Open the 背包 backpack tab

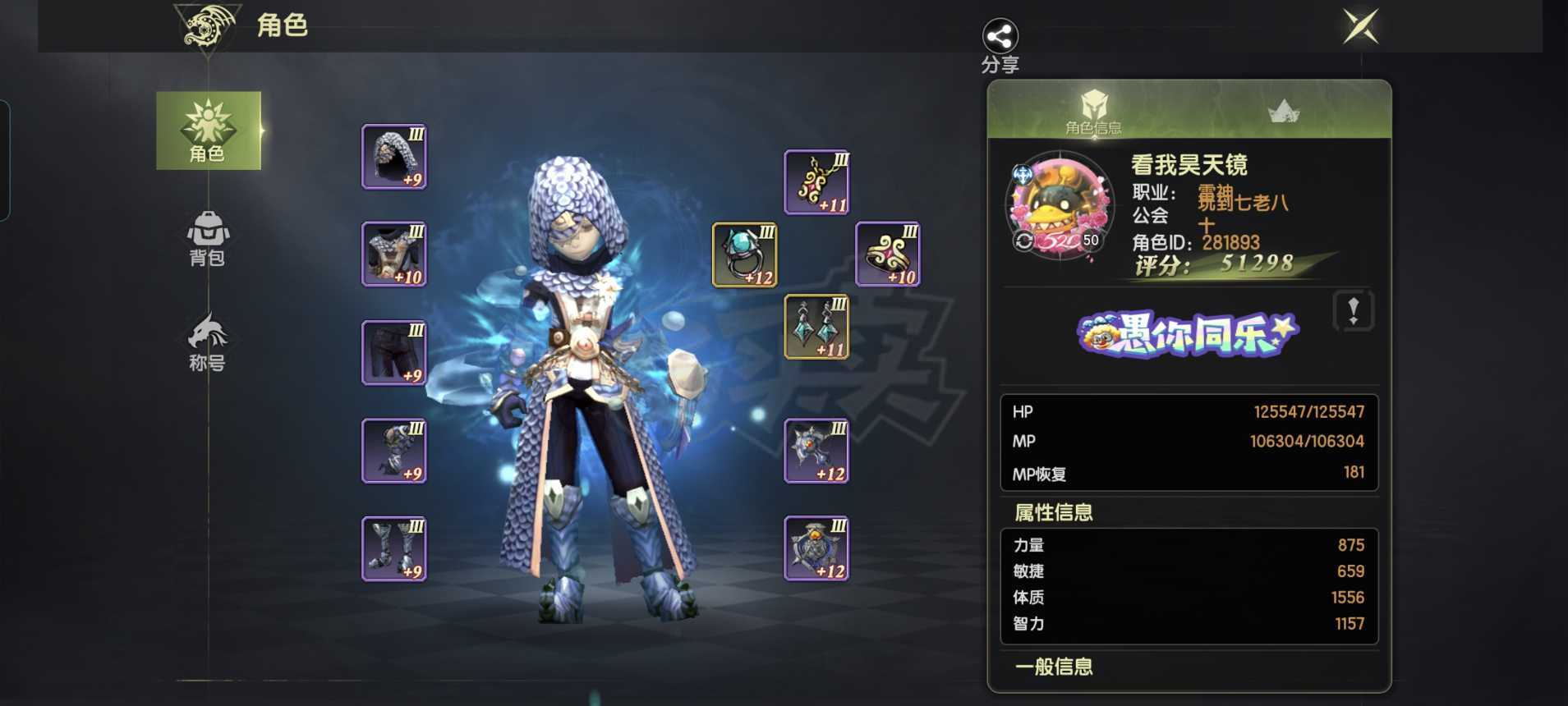207,238
